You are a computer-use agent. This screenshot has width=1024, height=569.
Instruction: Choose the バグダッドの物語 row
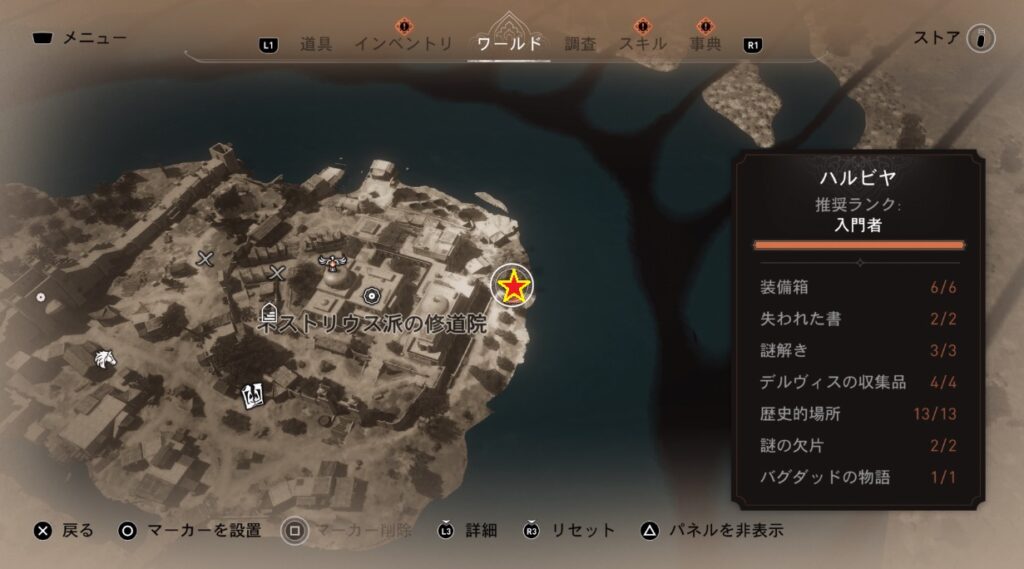[x=858, y=477]
